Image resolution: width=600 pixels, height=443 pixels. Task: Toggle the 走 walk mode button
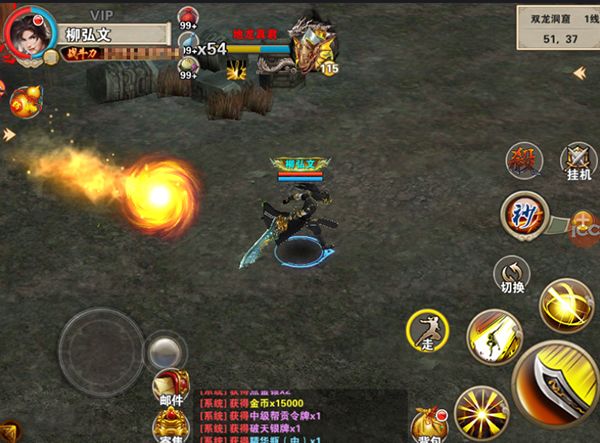(428, 329)
